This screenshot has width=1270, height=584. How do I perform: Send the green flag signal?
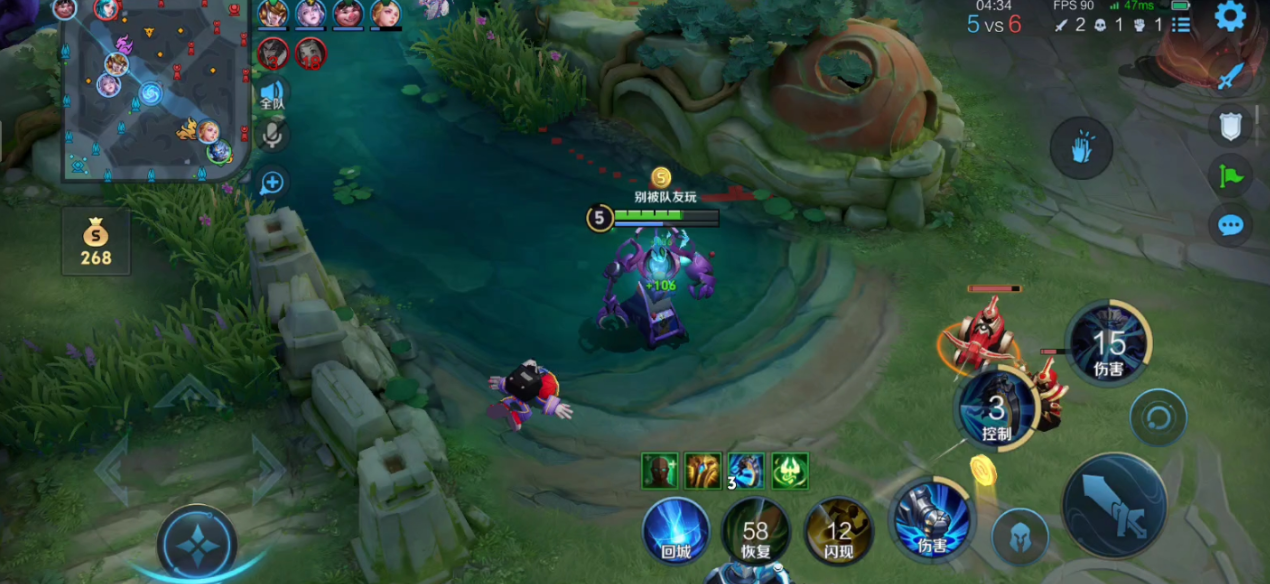[x=1230, y=176]
